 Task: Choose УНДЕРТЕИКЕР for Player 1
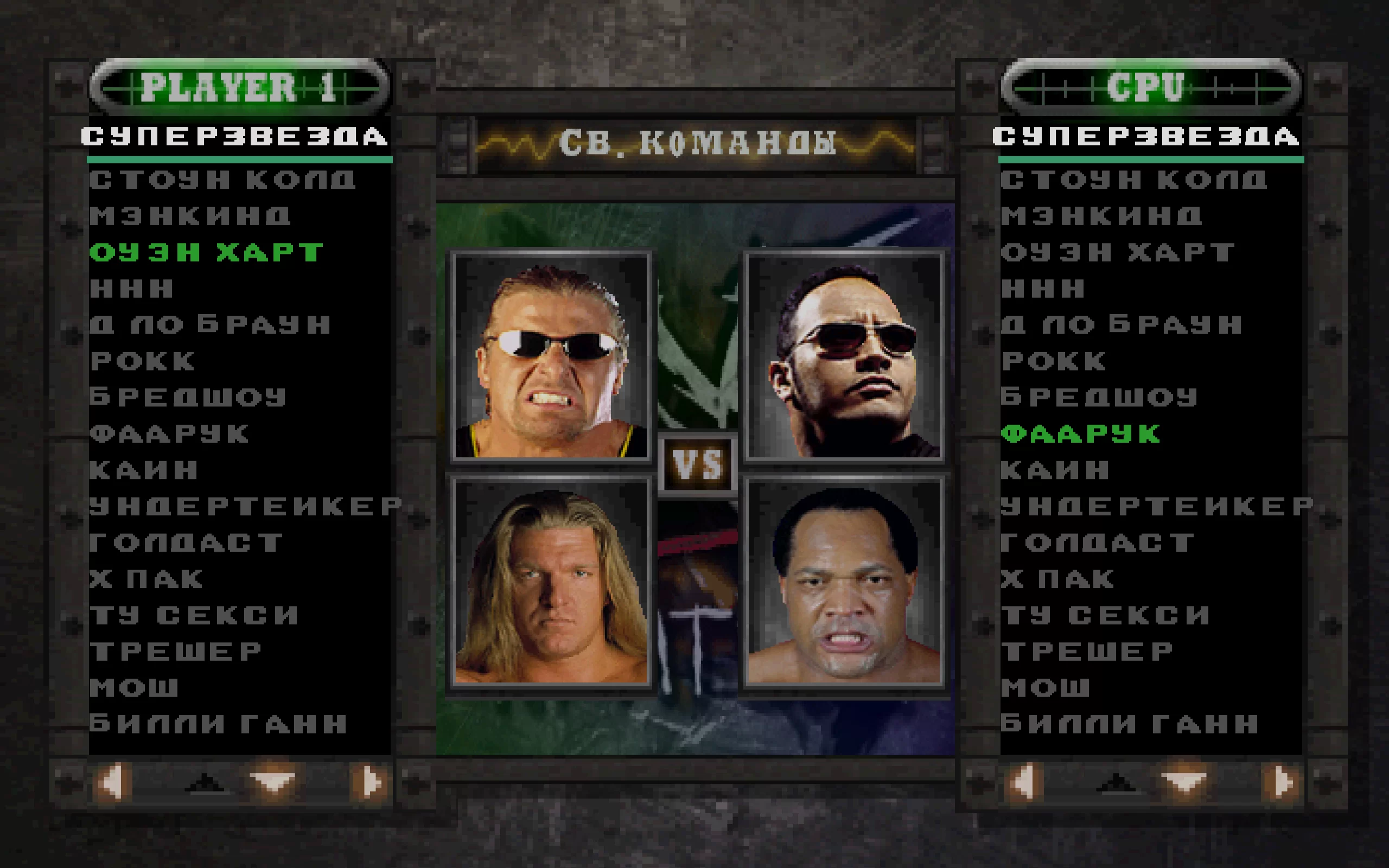click(x=245, y=506)
